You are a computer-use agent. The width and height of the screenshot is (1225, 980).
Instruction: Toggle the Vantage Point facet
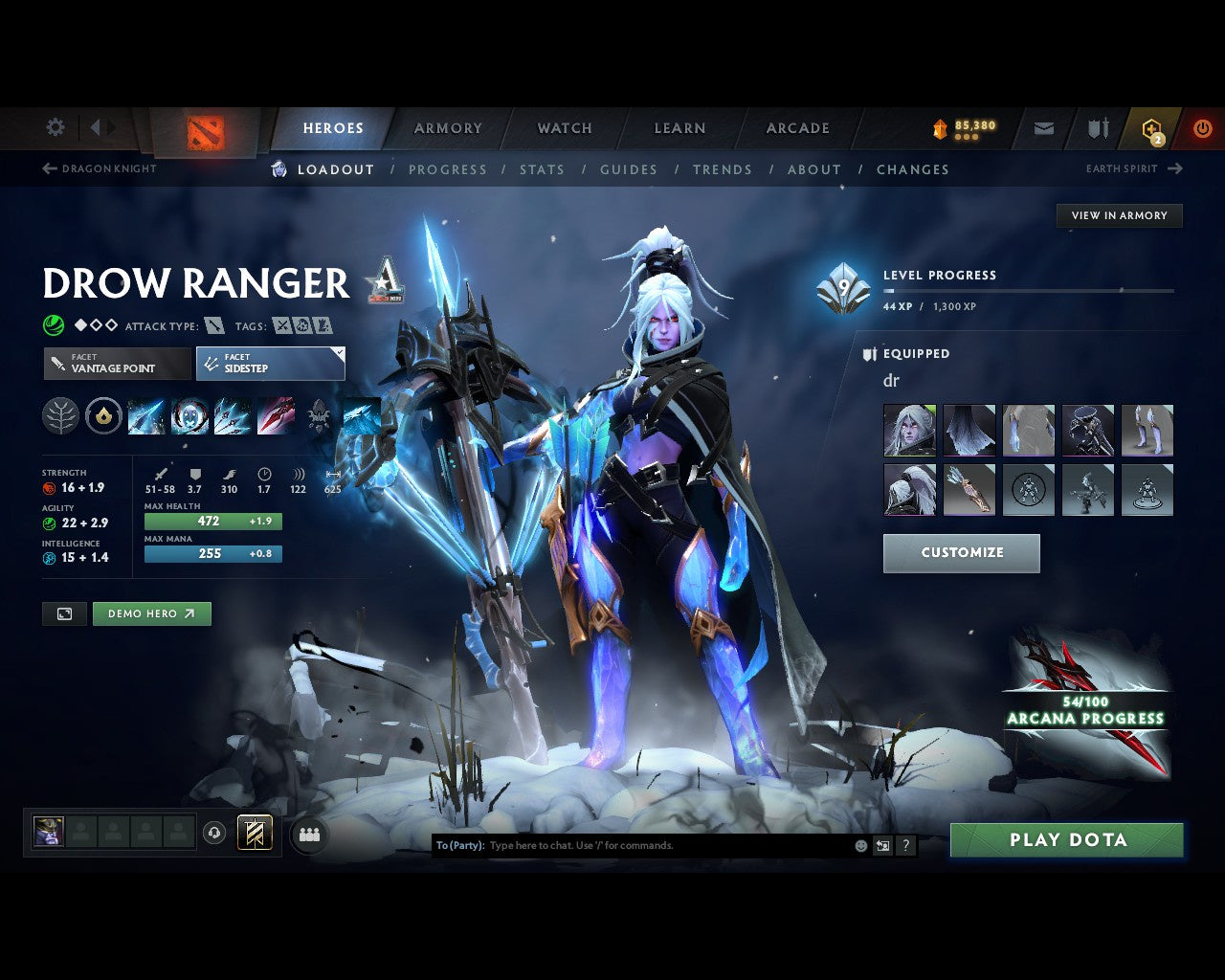[116, 364]
